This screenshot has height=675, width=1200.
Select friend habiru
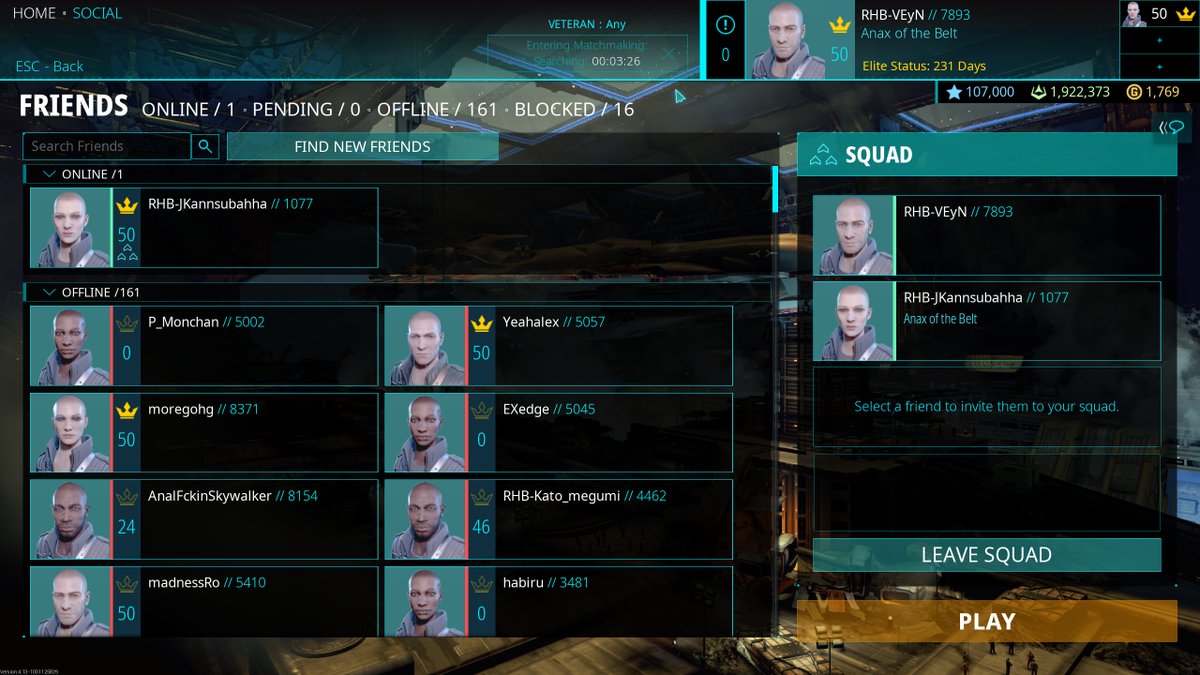click(558, 600)
